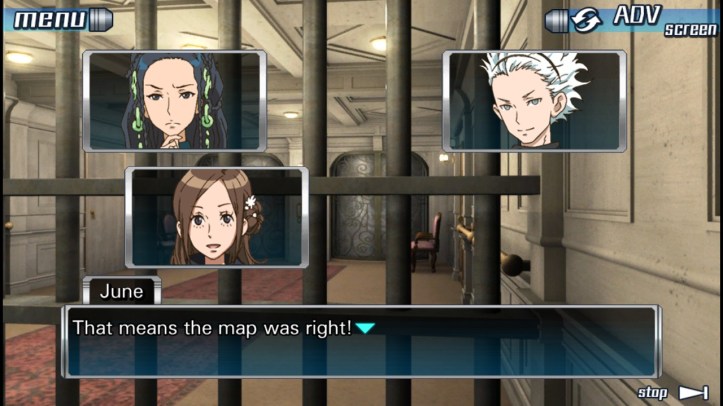This screenshot has height=406, width=723.
Task: Open the menu button
Action: point(56,19)
